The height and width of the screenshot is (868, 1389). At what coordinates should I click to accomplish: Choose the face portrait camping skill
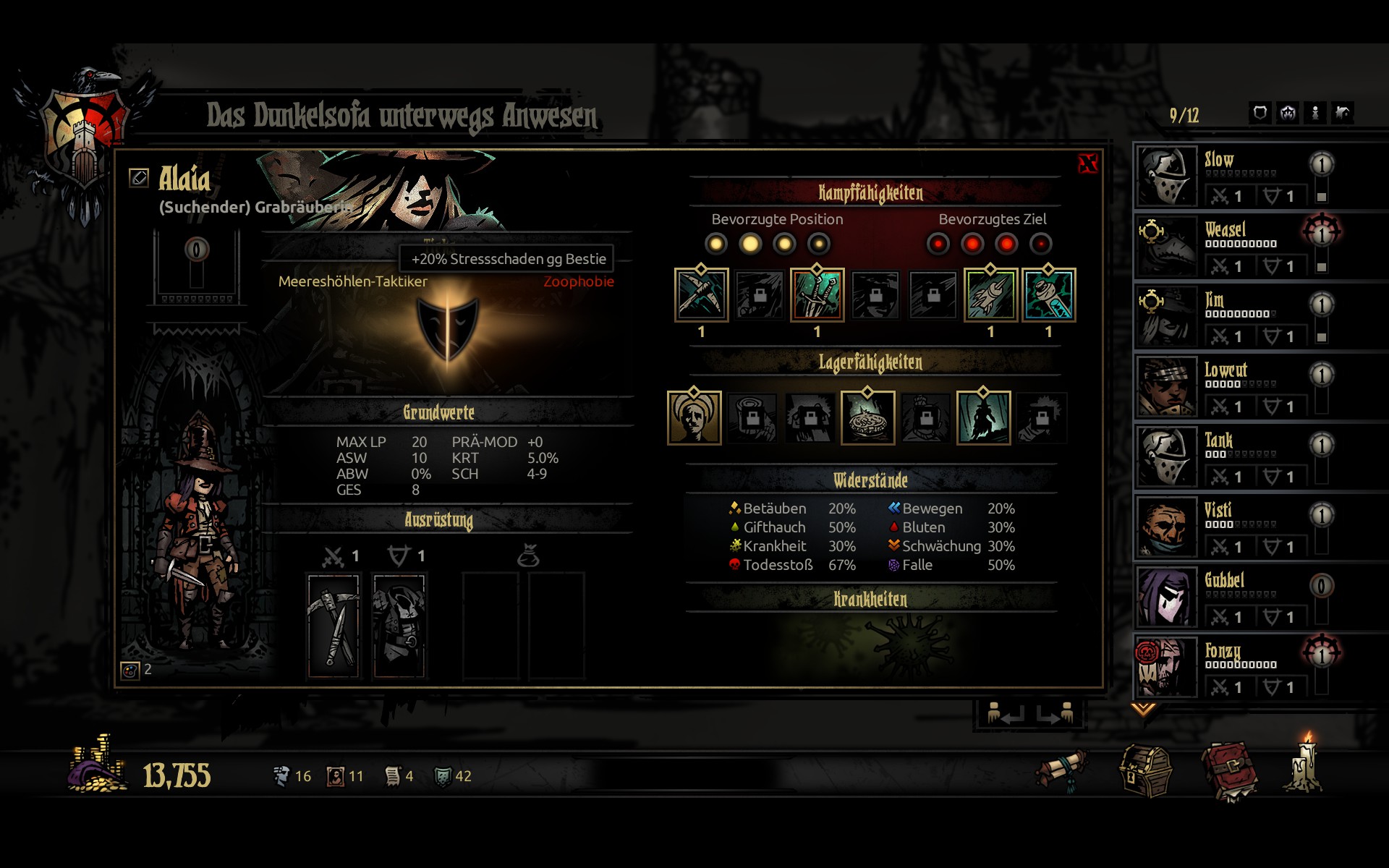pos(694,418)
